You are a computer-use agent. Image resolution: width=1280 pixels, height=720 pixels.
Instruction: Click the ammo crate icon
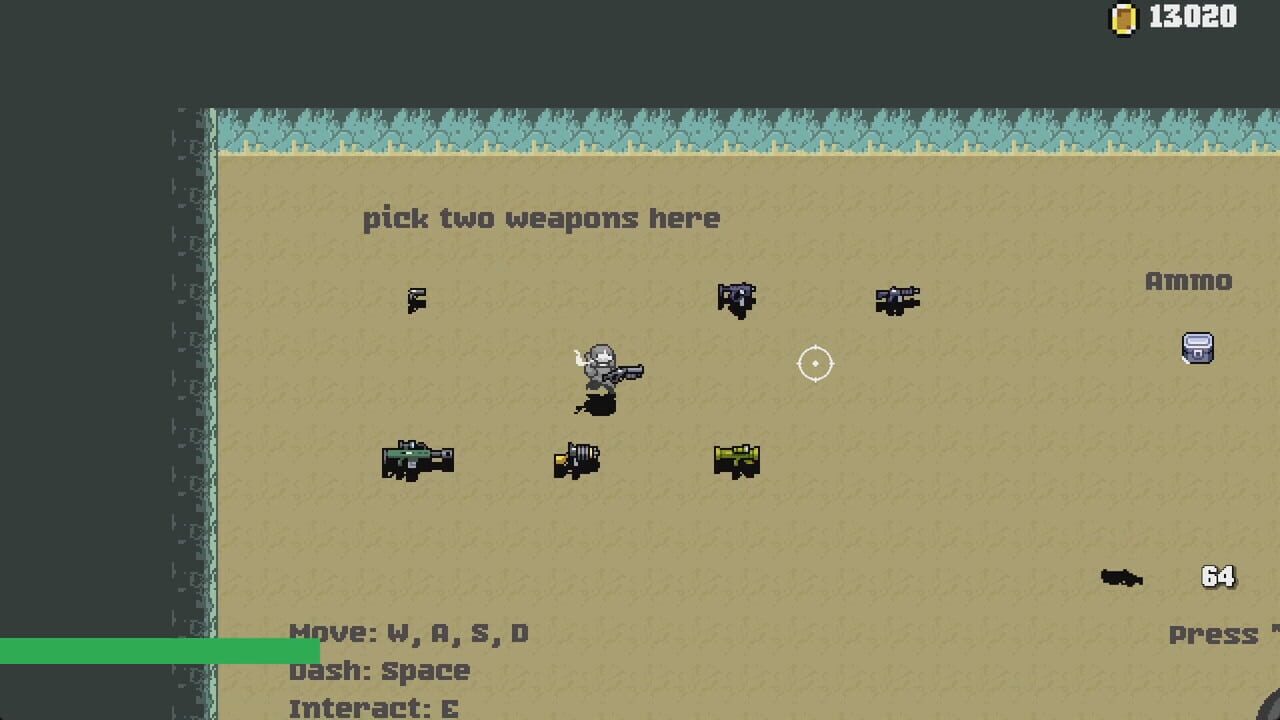pos(1197,346)
